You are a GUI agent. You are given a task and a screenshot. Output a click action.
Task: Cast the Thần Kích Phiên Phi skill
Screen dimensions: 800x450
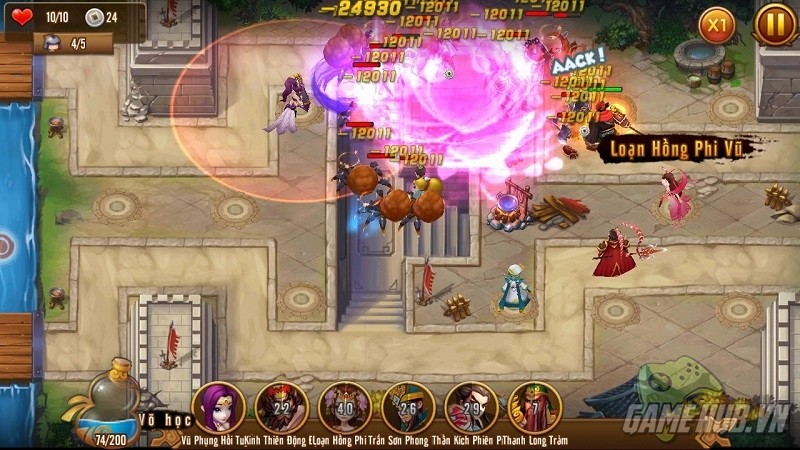(x=471, y=406)
